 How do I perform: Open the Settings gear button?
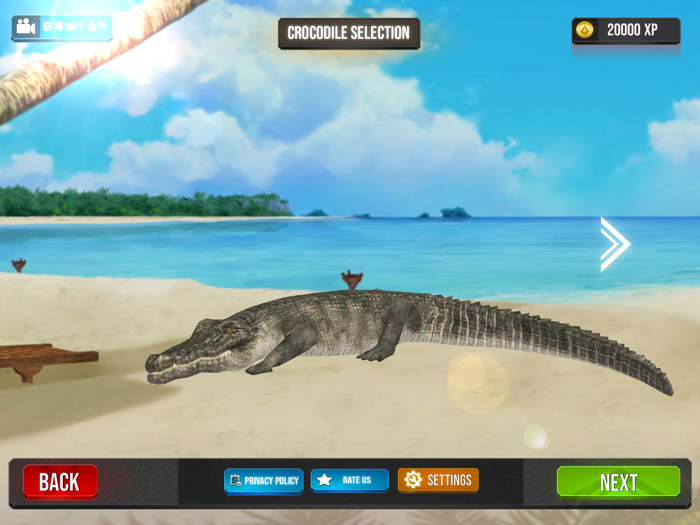[438, 480]
